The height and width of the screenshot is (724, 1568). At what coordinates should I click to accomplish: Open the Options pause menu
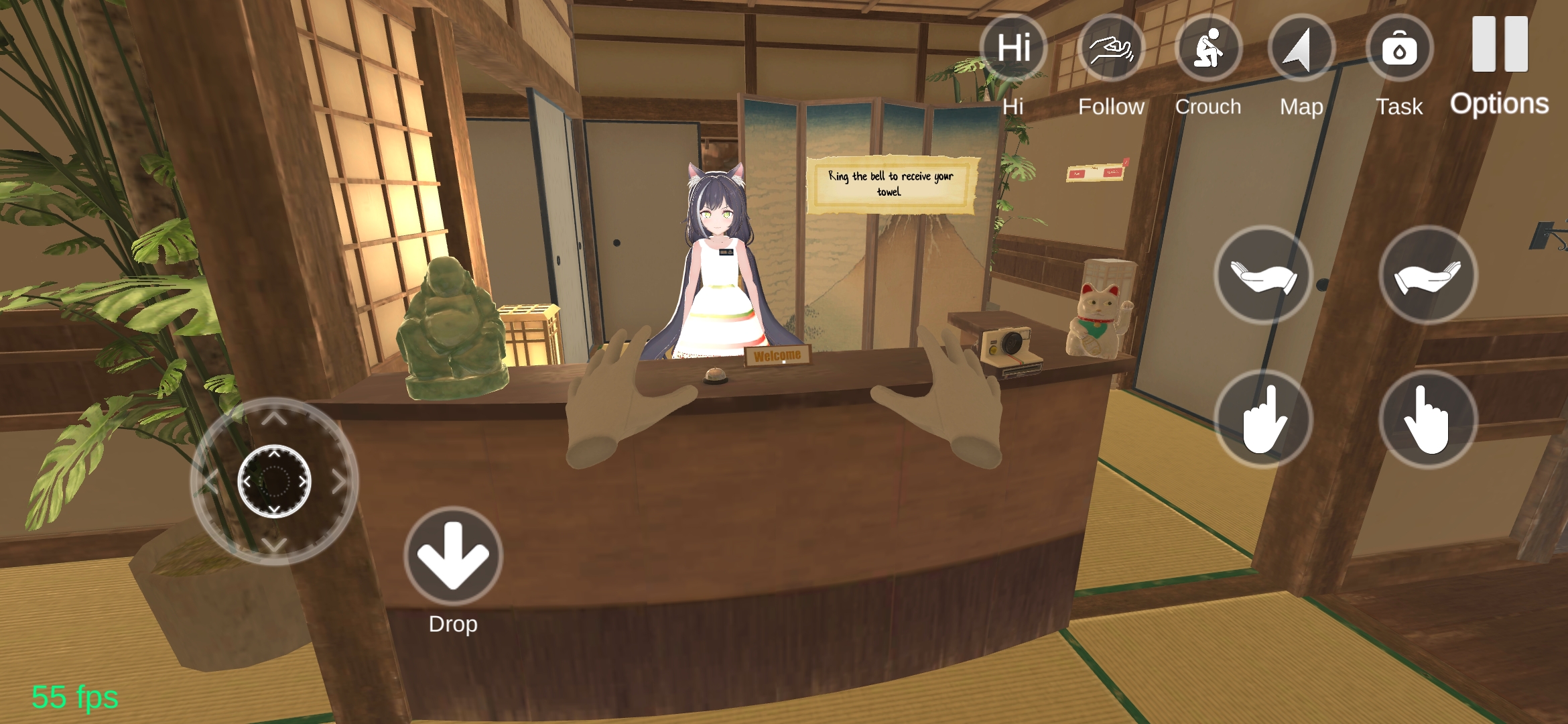1500,47
